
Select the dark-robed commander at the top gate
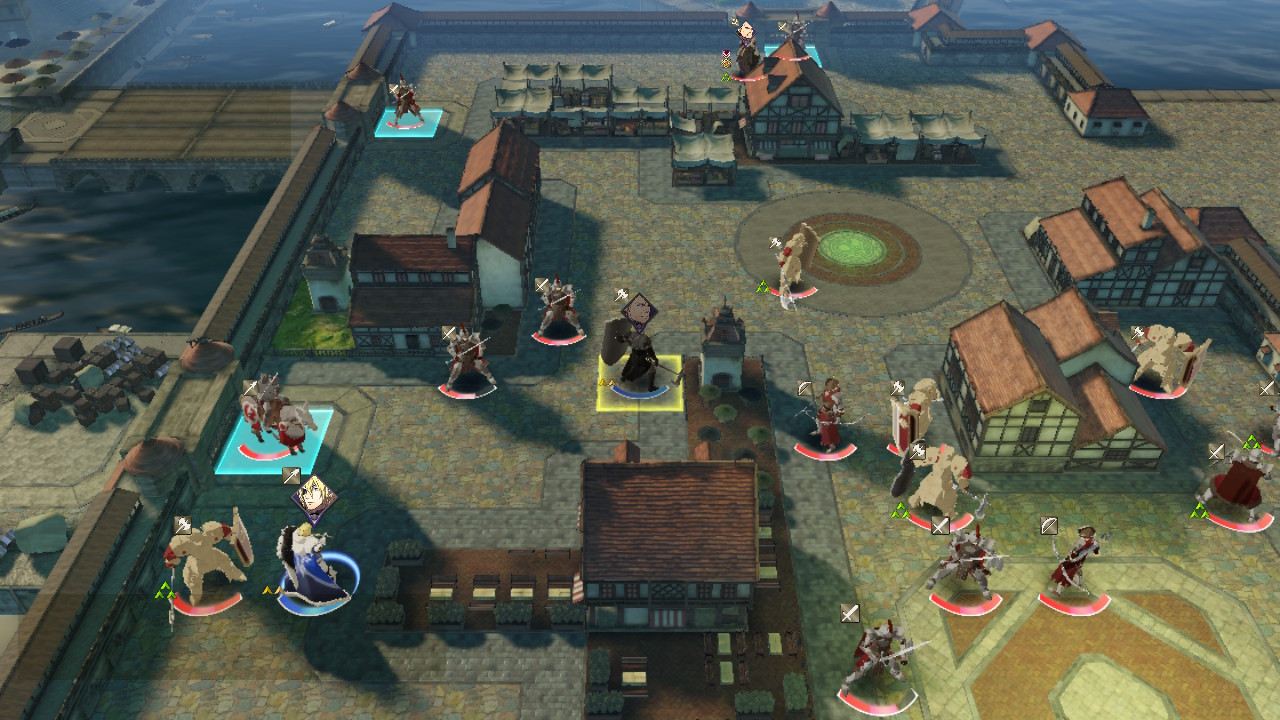[x=747, y=52]
